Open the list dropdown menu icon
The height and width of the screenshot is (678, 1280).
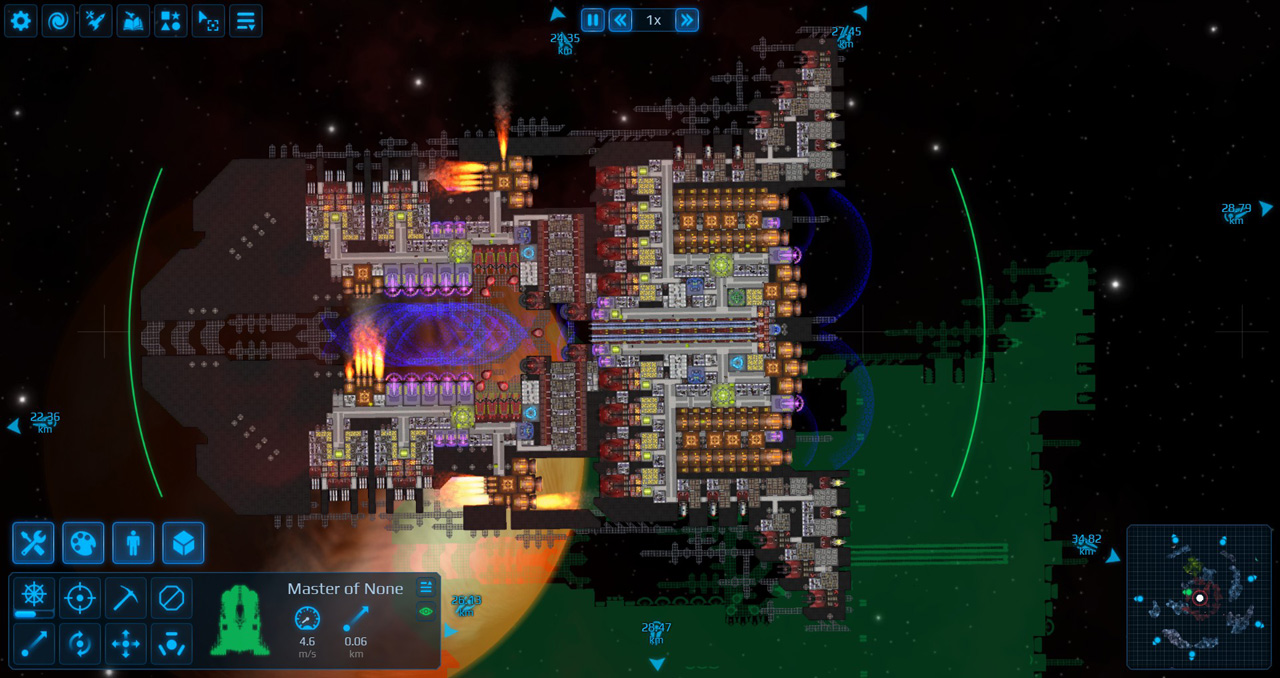246,20
